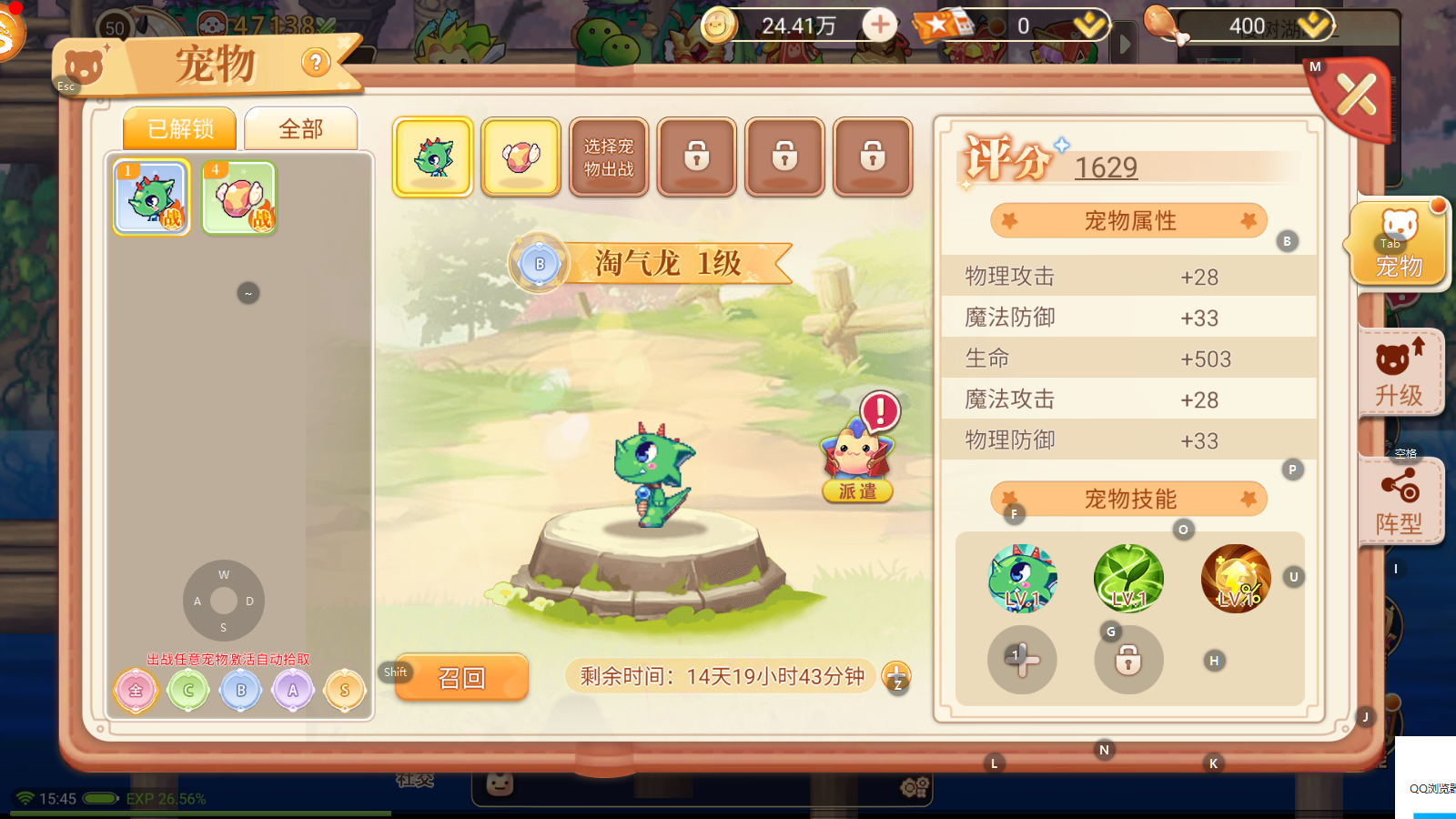Filter pets by S grade
The height and width of the screenshot is (819, 1456).
(345, 691)
